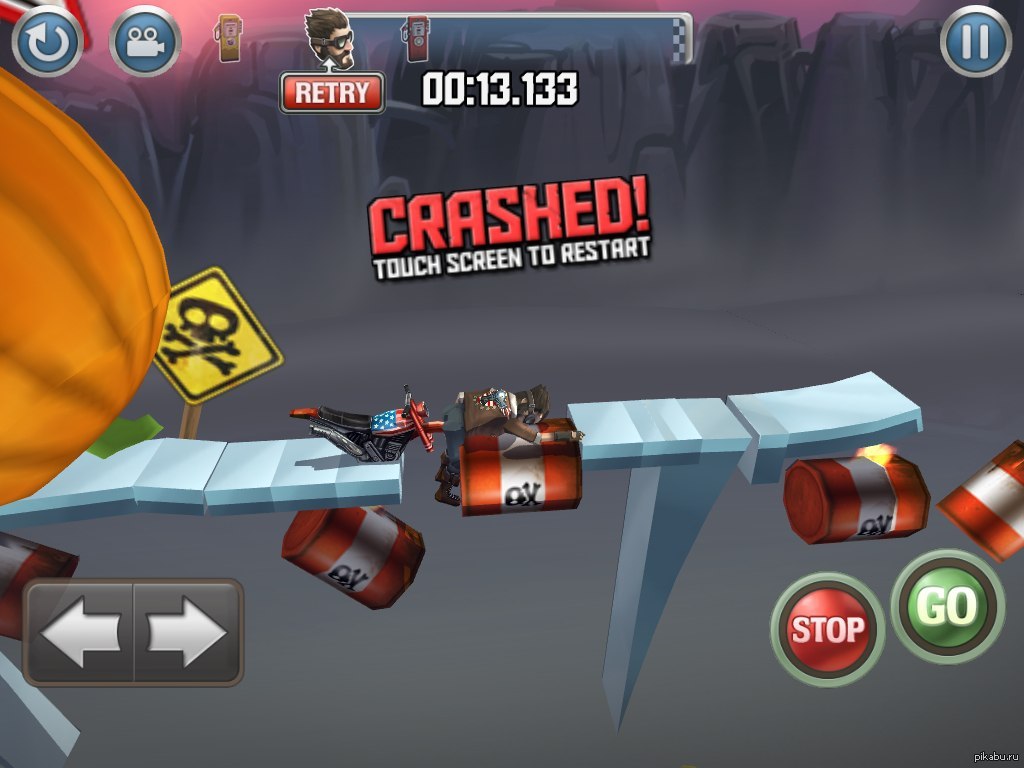Lean forward with the right arrow button
The image size is (1024, 768).
pos(188,632)
